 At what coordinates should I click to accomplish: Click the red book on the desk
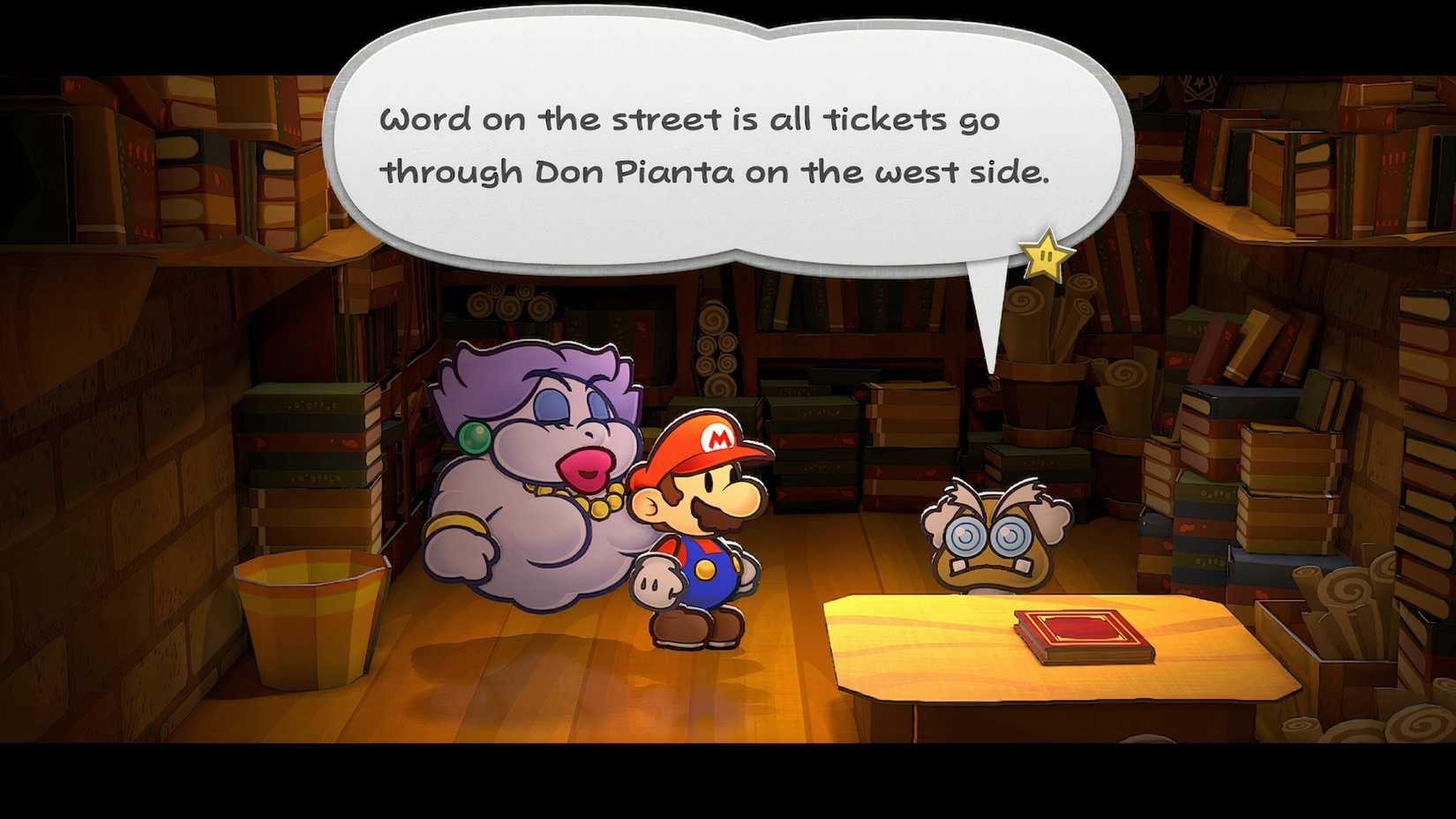click(1081, 635)
